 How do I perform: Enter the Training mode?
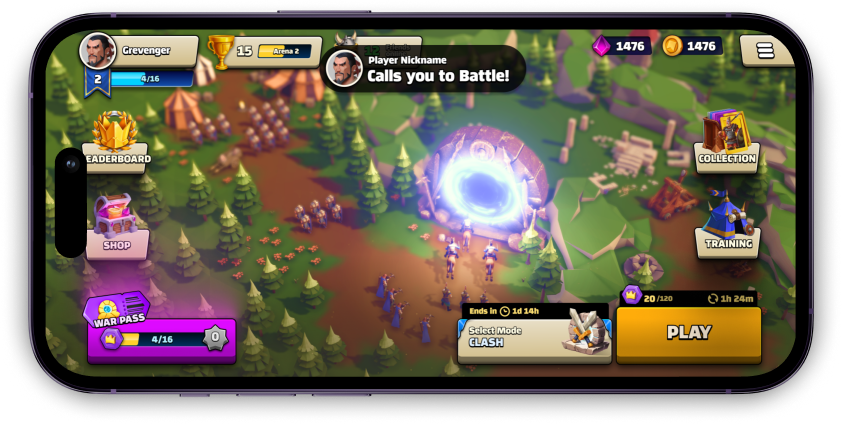(727, 225)
